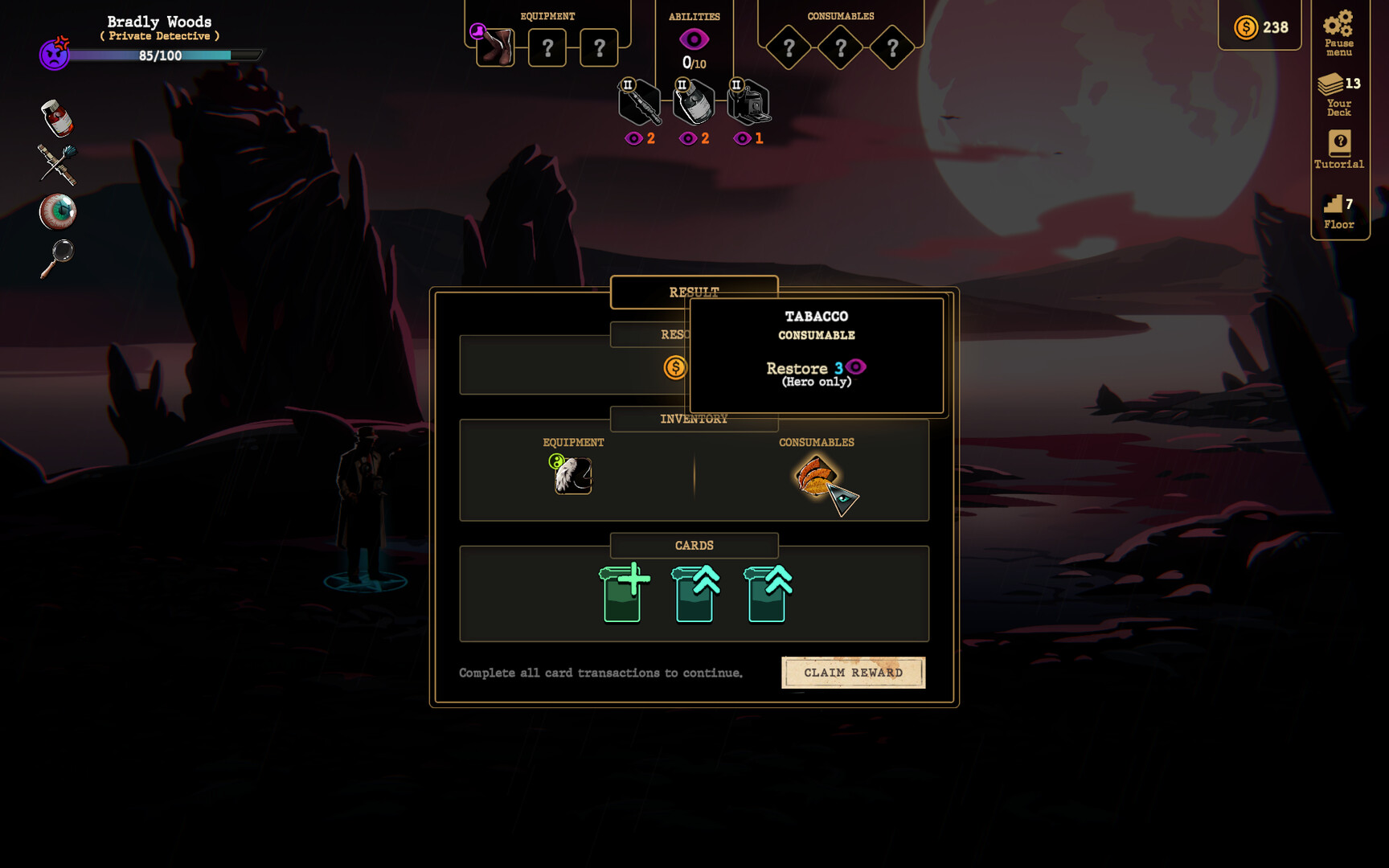Select the eagle equipment item
1389x868 pixels.
(x=572, y=477)
